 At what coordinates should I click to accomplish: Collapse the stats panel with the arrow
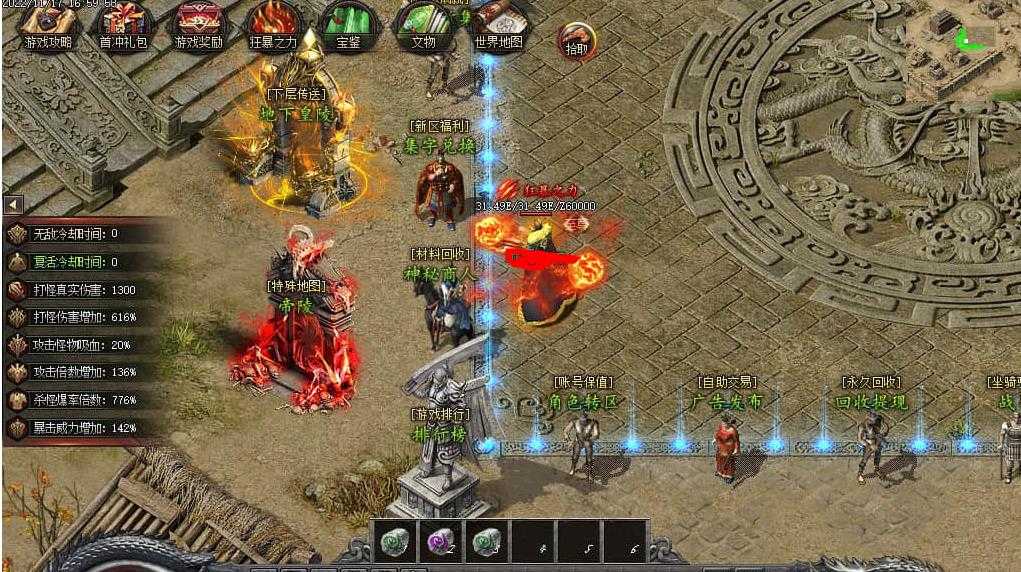(13, 205)
